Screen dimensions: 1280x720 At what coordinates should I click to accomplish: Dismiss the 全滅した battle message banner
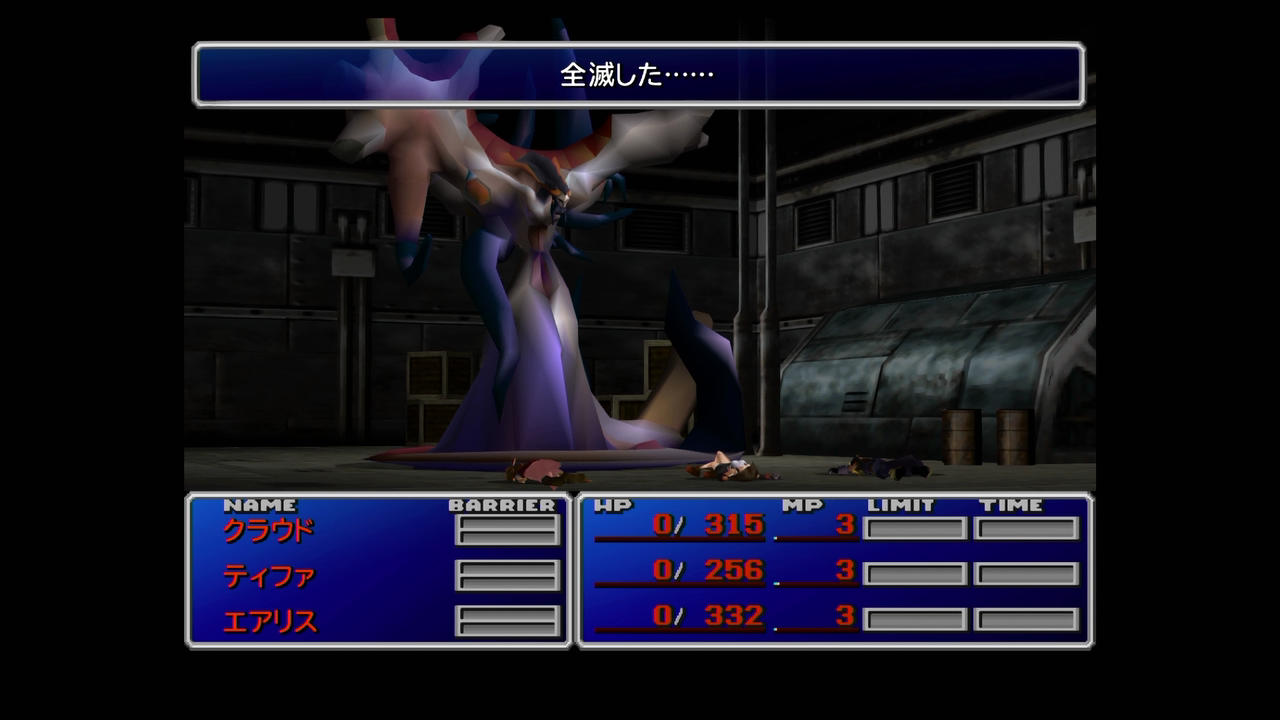pyautogui.click(x=638, y=75)
